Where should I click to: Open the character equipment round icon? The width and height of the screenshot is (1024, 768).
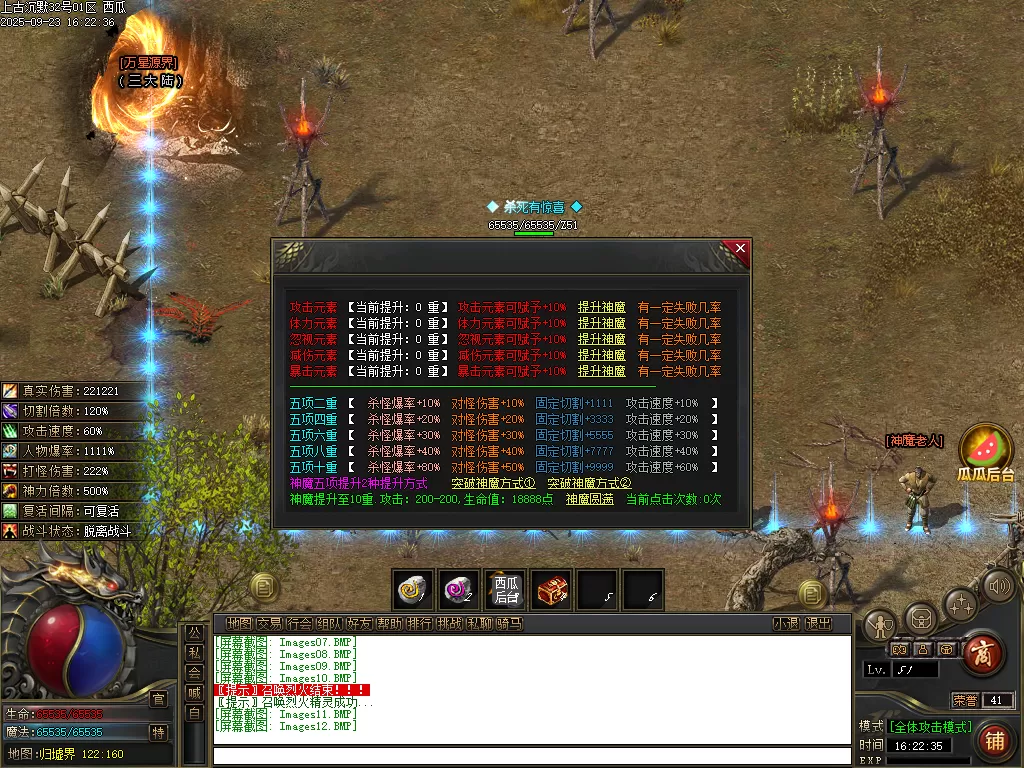(879, 625)
